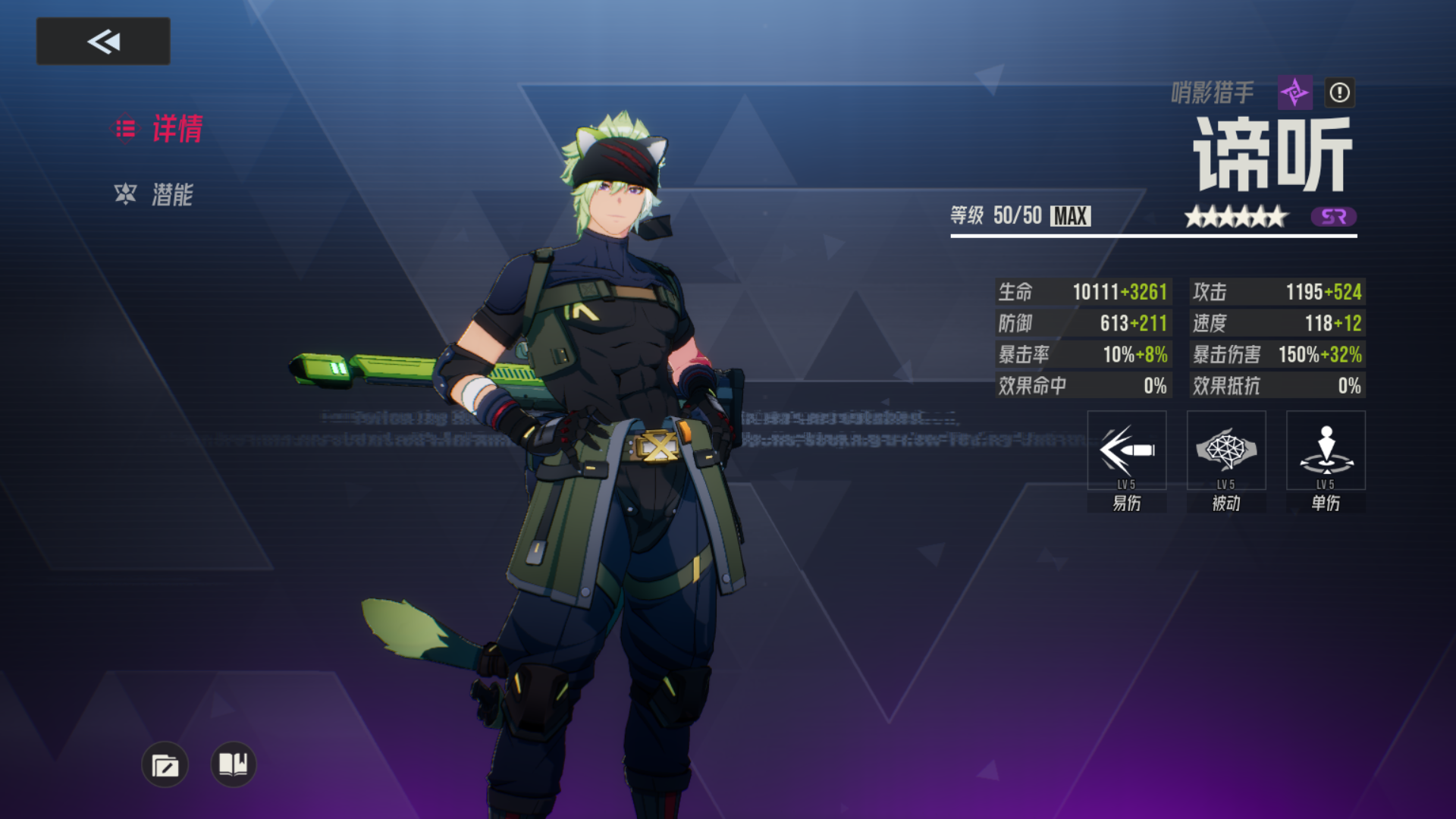This screenshot has width=1456, height=819.
Task: Open the book archive icon
Action: coord(233,764)
